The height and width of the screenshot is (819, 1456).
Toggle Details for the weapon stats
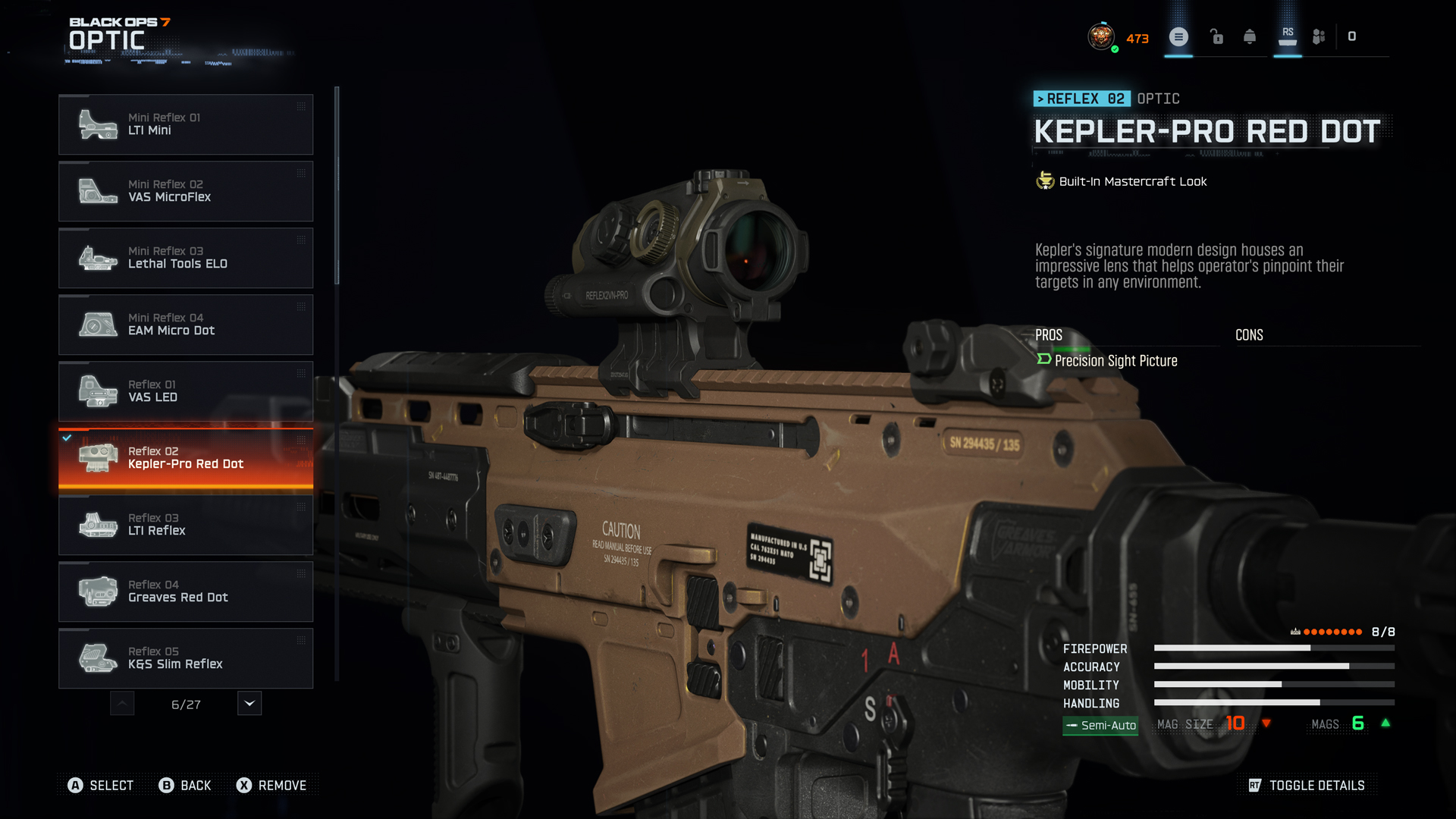click(x=1307, y=786)
